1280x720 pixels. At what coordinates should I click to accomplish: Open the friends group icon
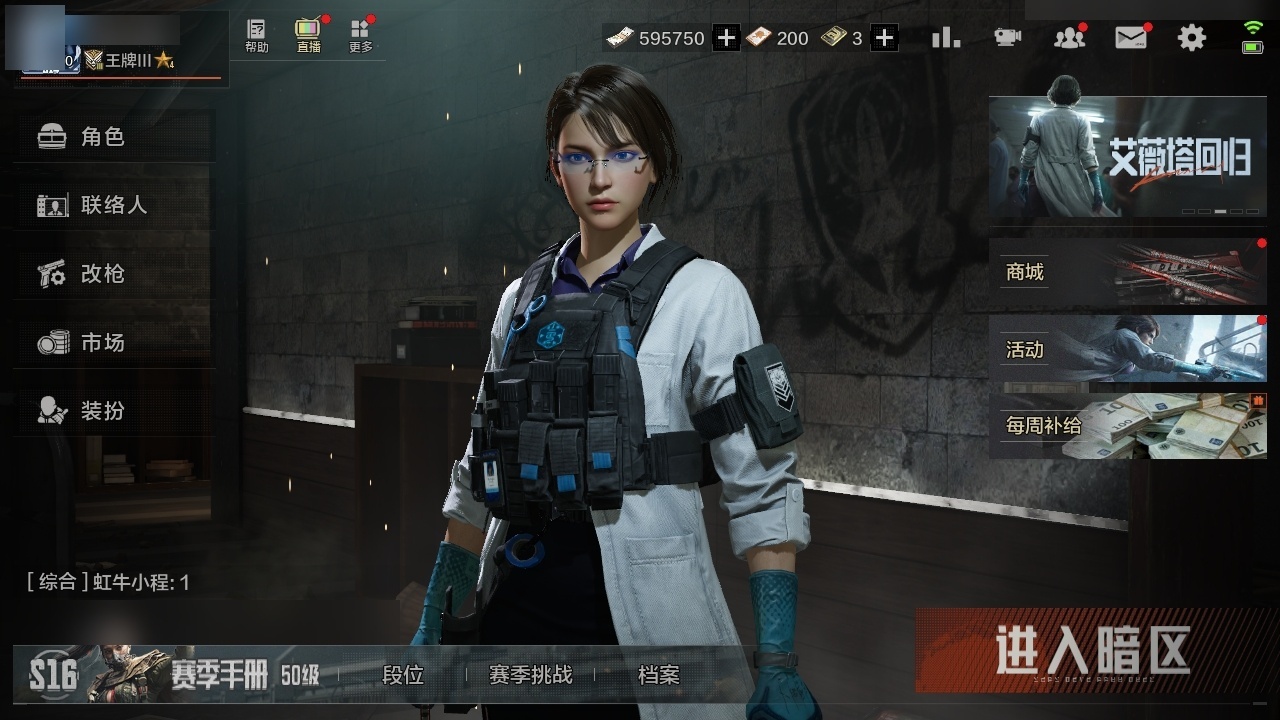tap(1069, 38)
